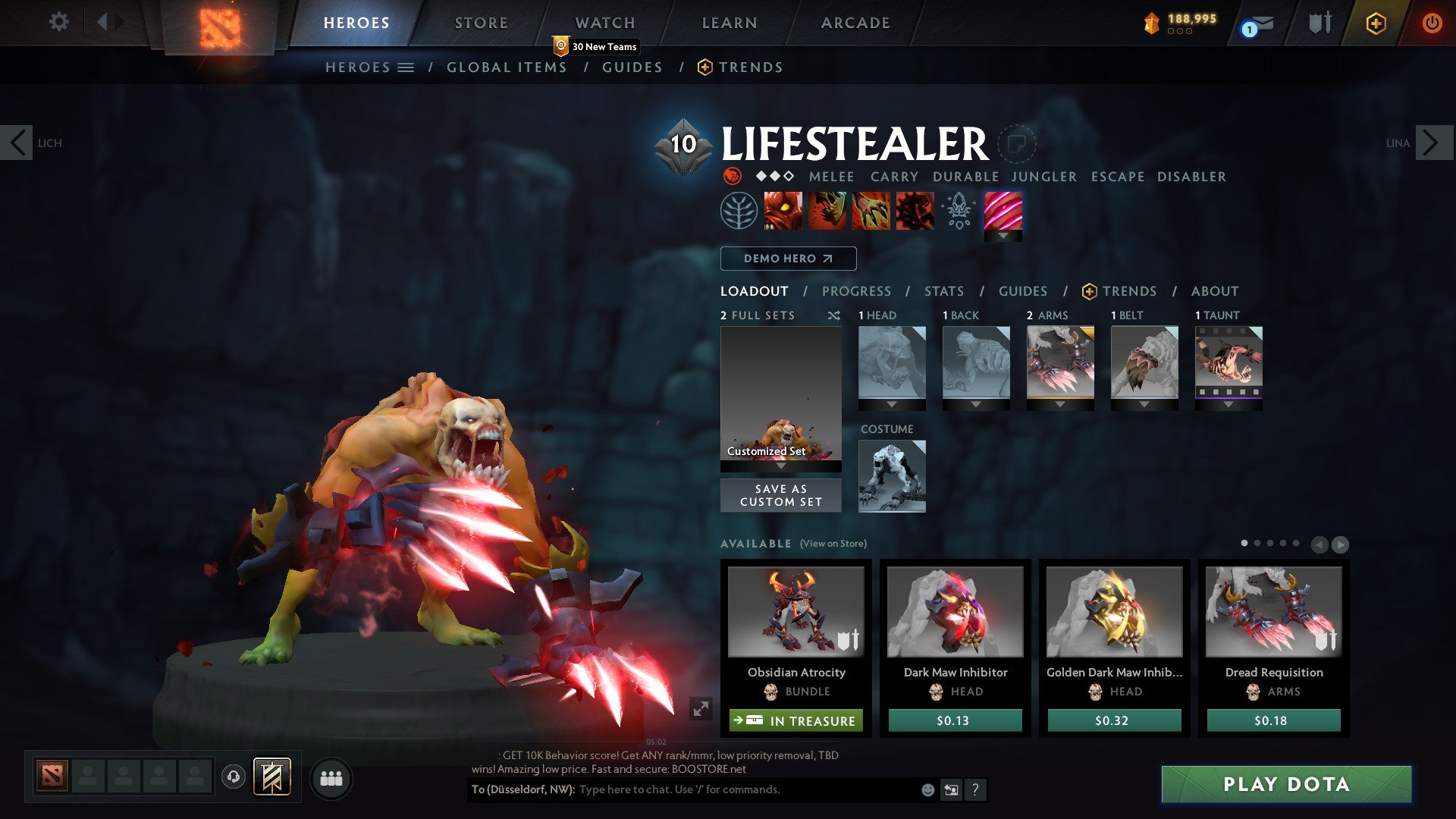
Task: Select the first Lifestealer ability icon
Action: pyautogui.click(x=783, y=210)
